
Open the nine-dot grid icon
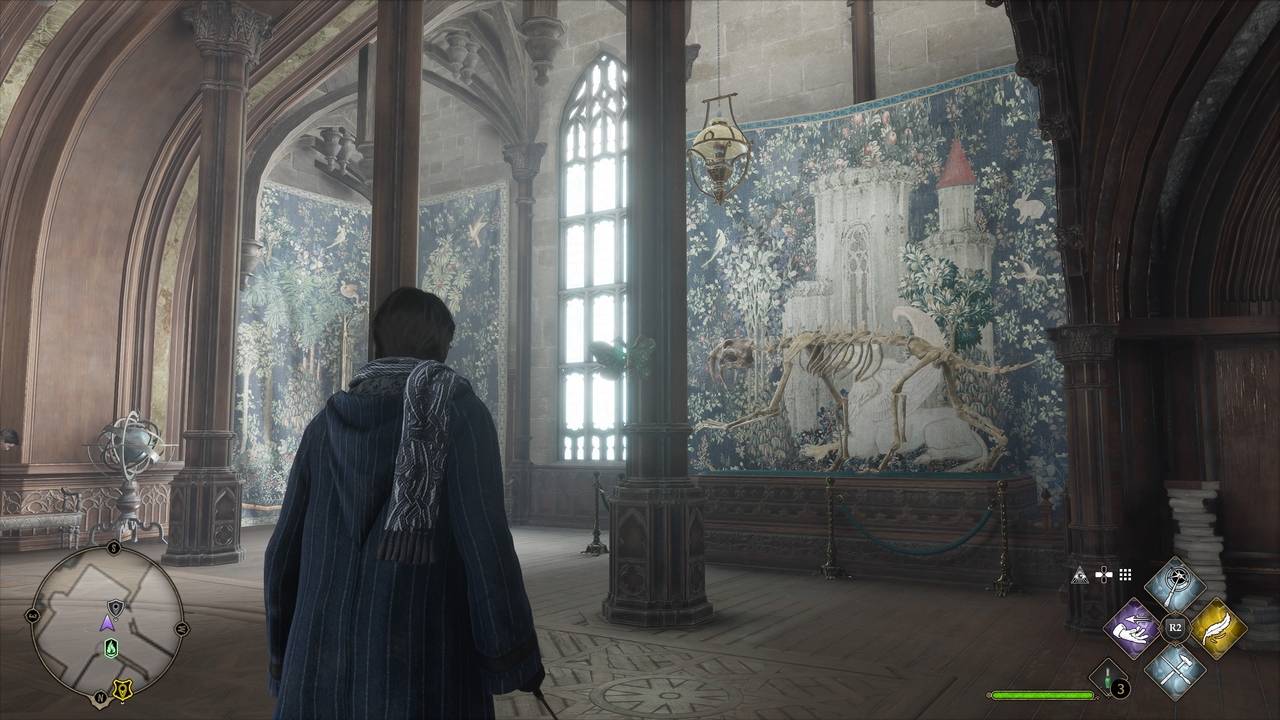pos(1125,575)
